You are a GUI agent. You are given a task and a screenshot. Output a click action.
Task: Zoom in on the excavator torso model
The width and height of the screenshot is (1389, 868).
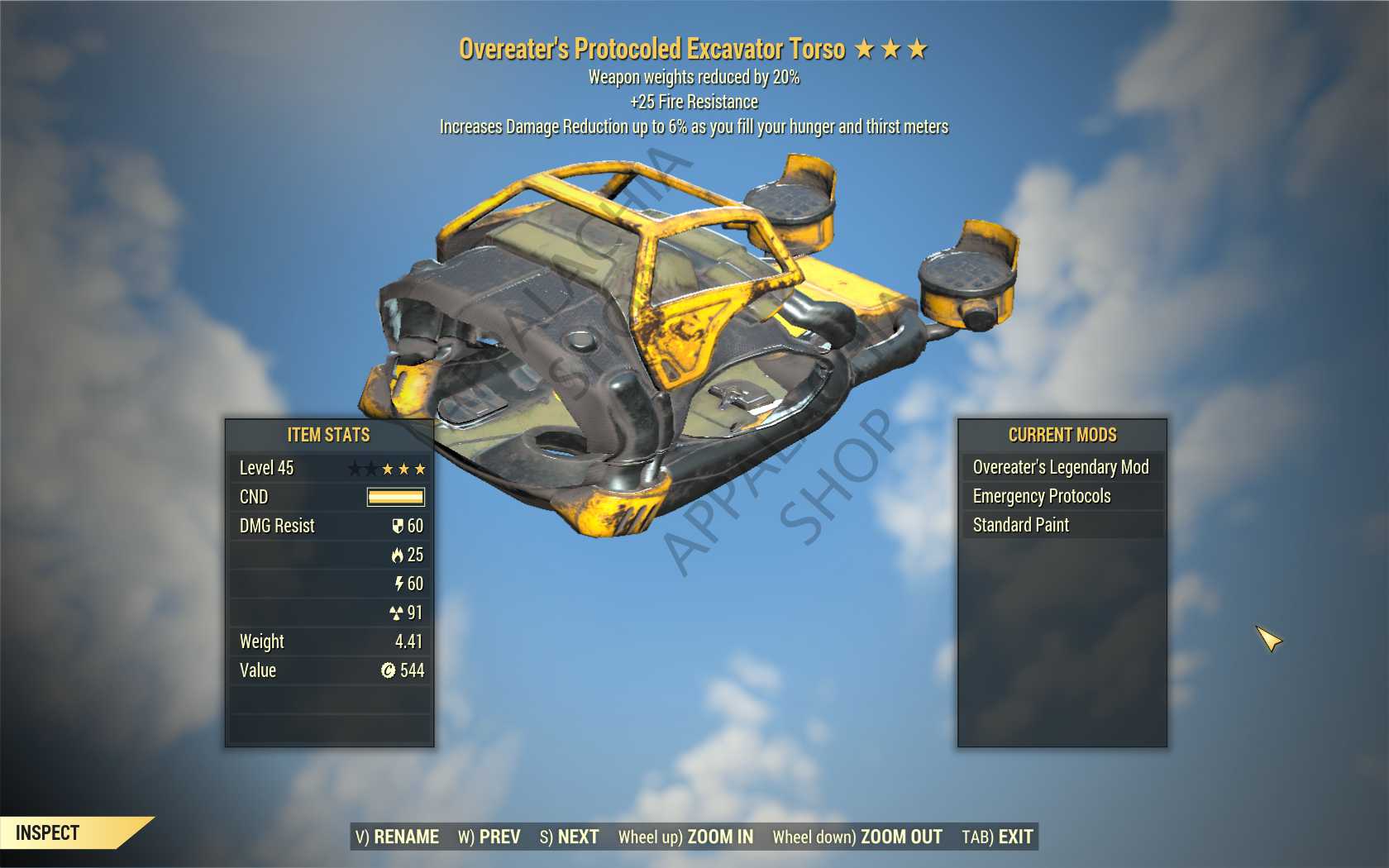click(x=685, y=837)
